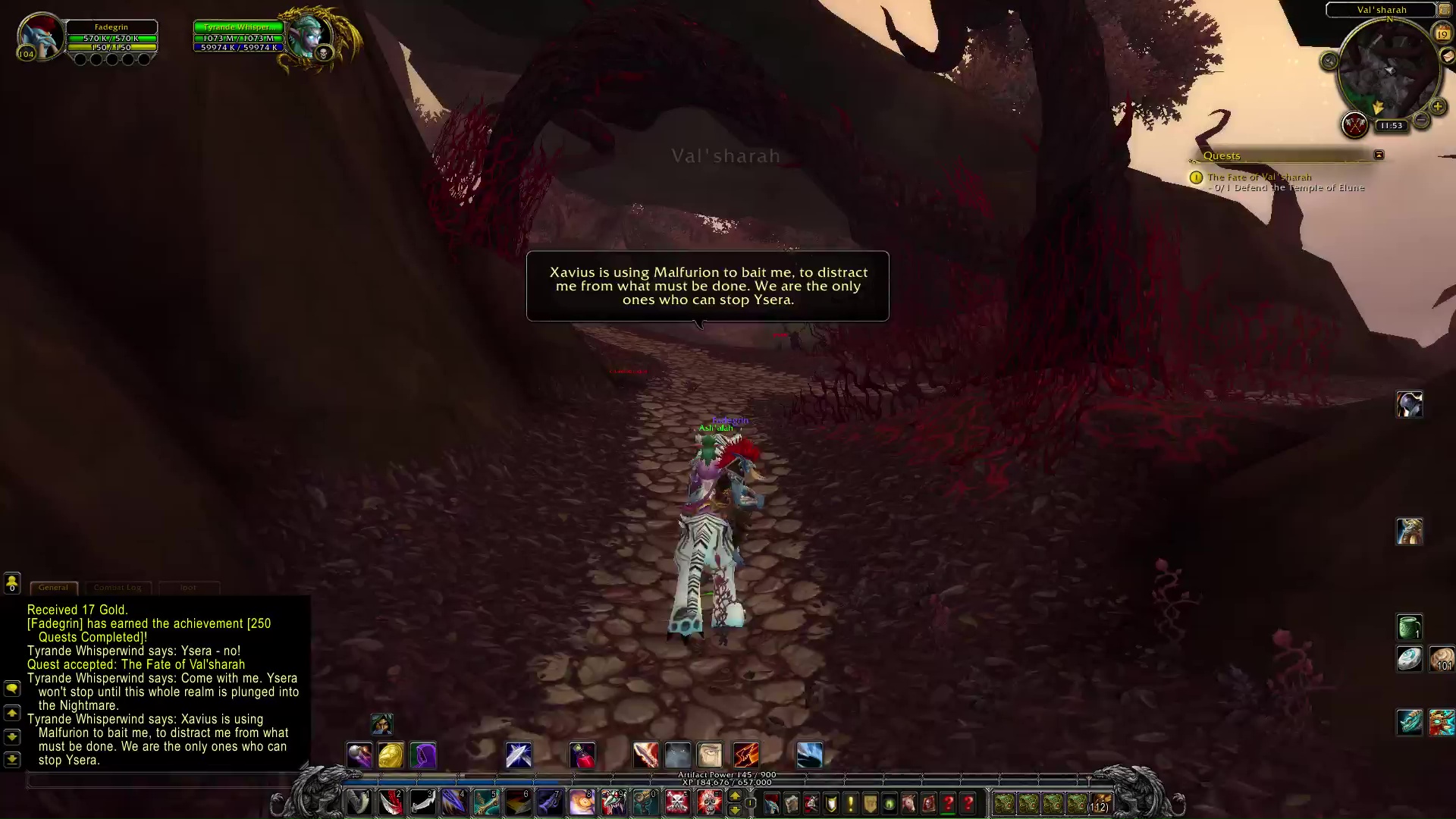Screen dimensions: 1456x819
Task: Page action bar up with yellow arrow
Action: [734, 795]
